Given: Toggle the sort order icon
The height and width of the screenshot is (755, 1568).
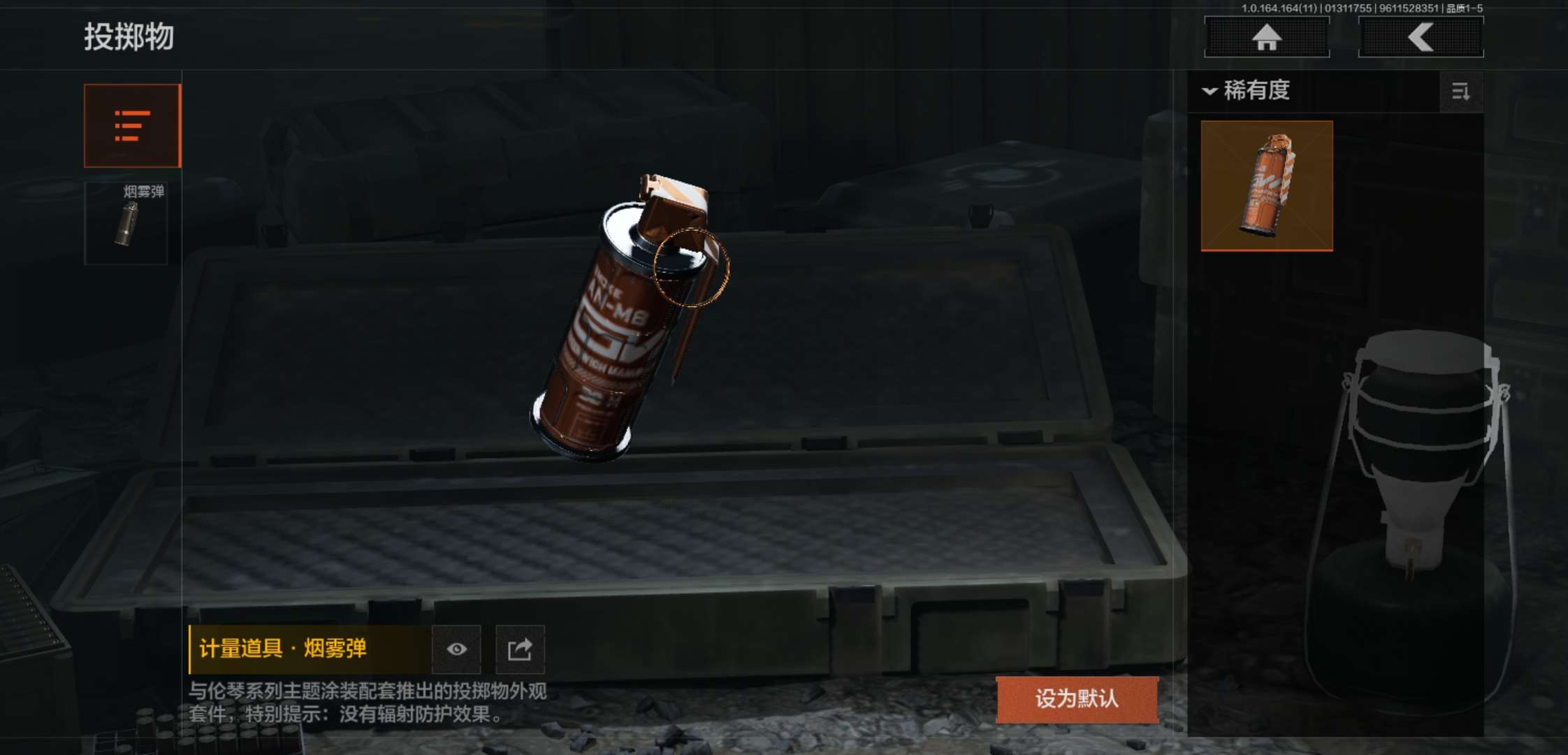Looking at the screenshot, I should click(x=1460, y=92).
